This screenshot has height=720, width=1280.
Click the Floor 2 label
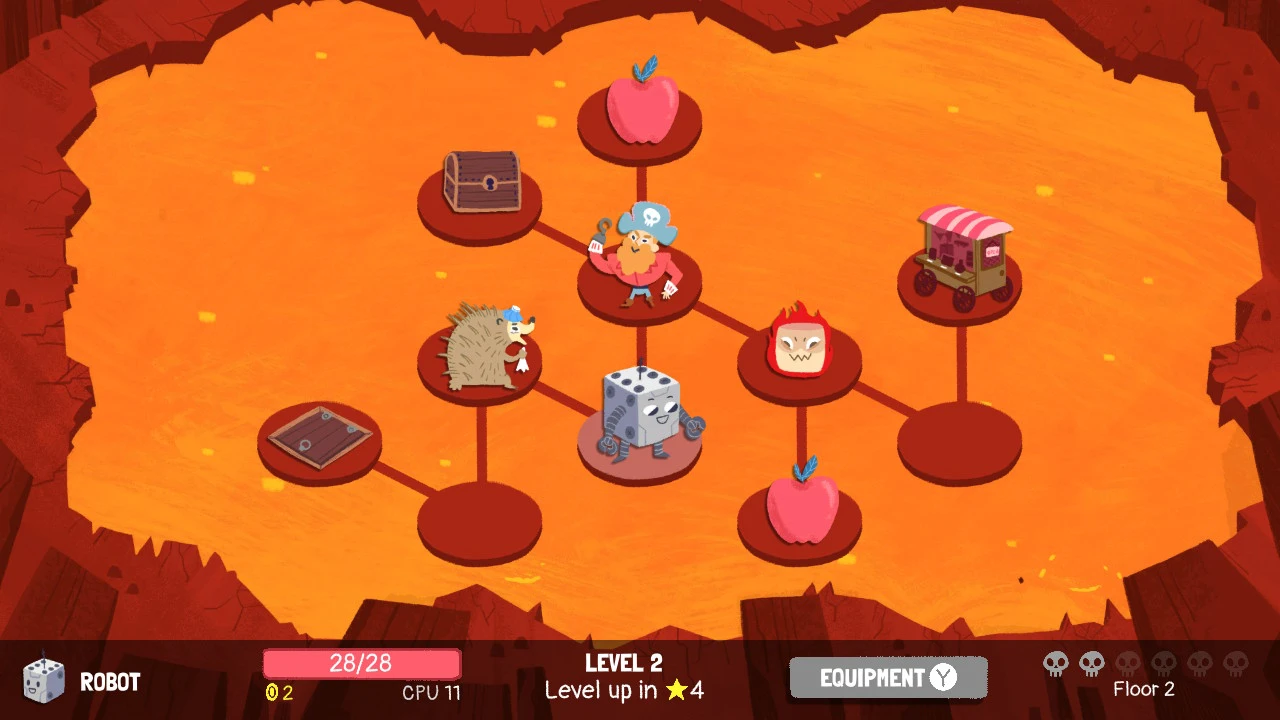(x=1144, y=689)
